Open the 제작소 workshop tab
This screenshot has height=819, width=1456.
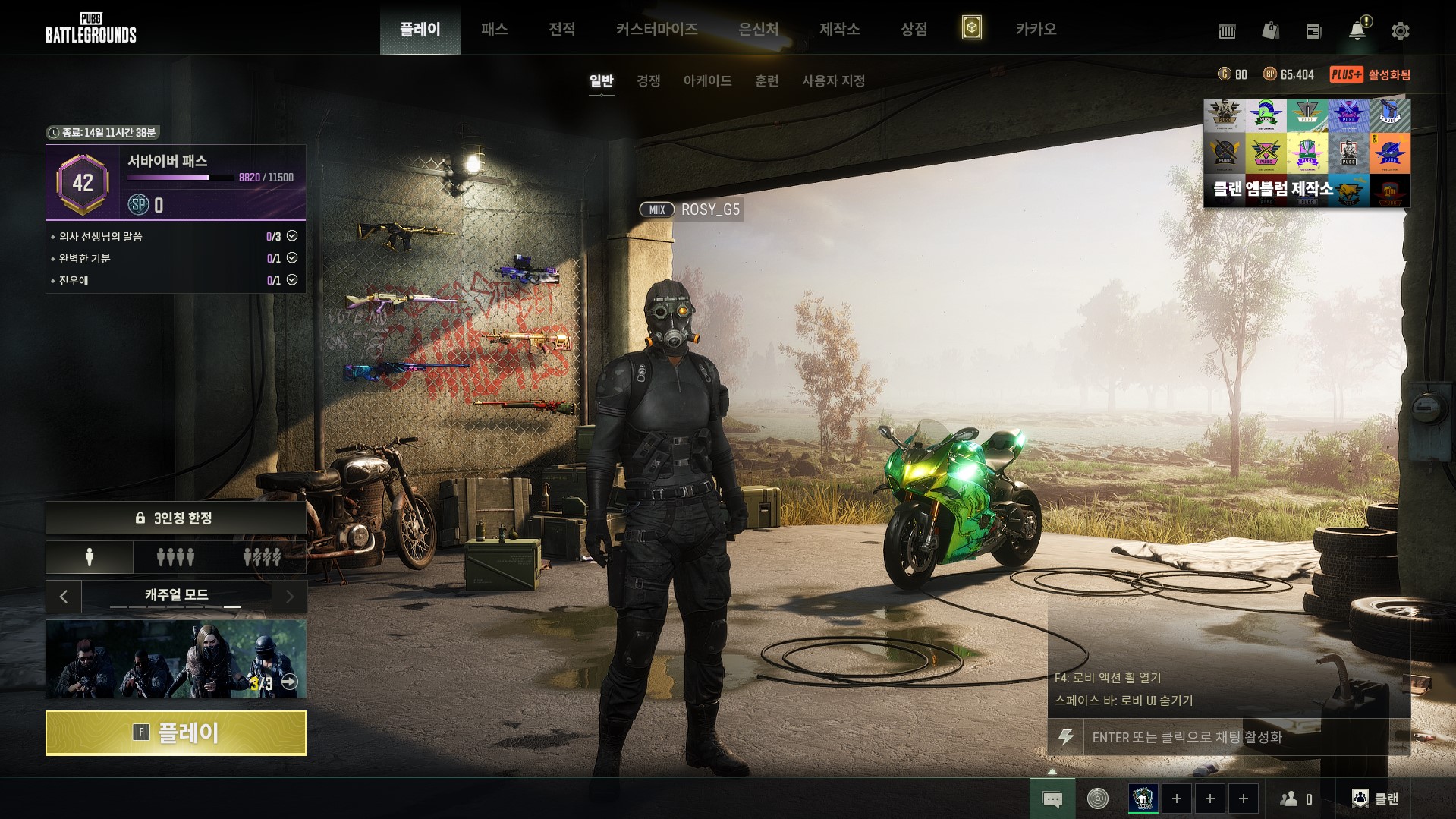tap(839, 29)
